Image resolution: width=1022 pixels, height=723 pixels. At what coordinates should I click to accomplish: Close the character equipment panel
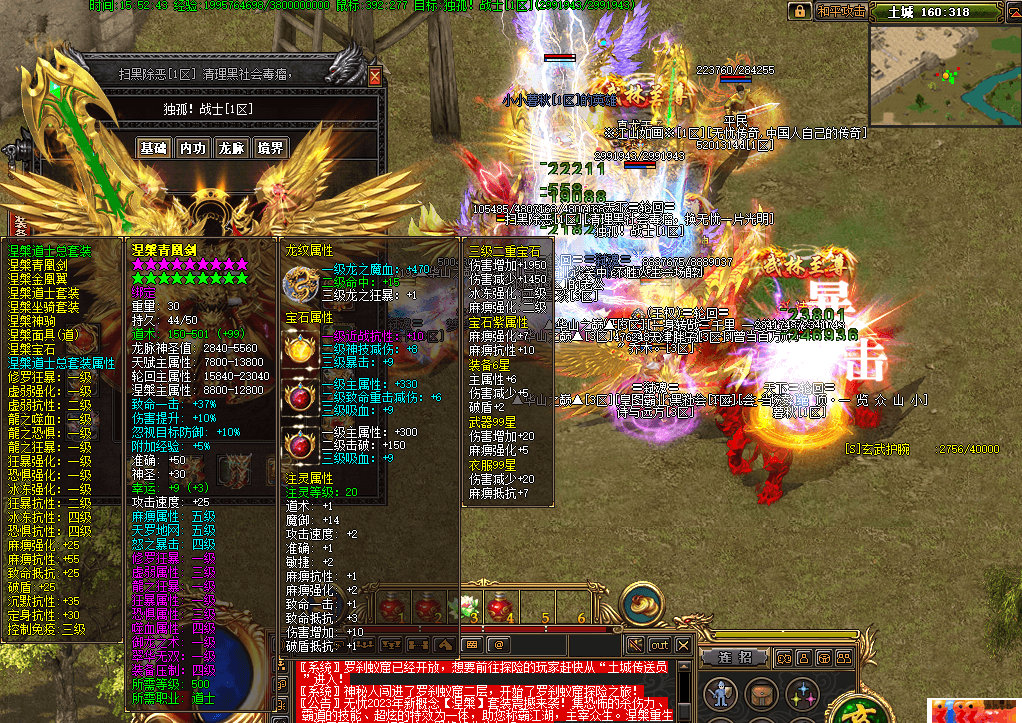click(x=375, y=76)
